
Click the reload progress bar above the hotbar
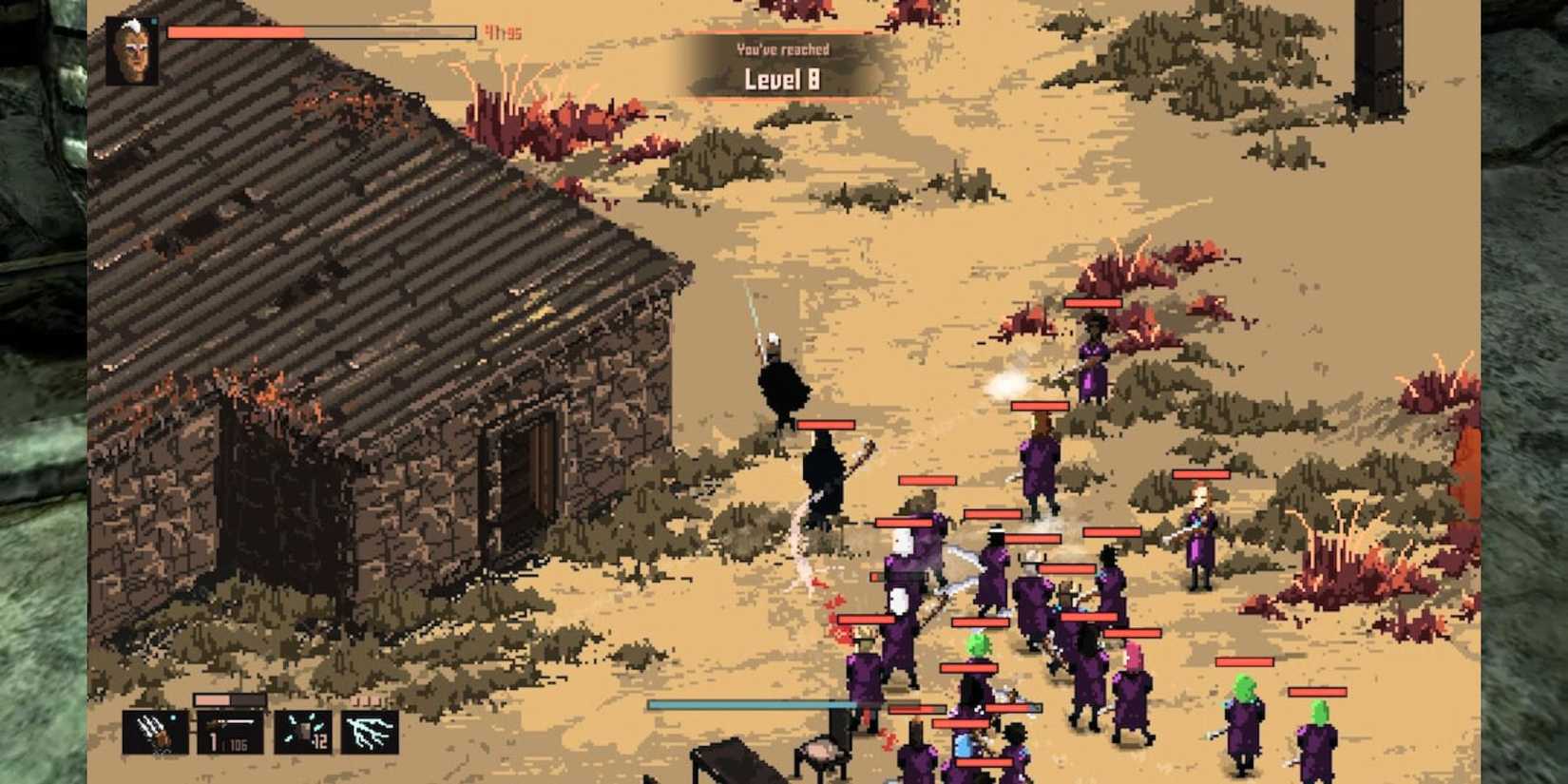click(228, 699)
